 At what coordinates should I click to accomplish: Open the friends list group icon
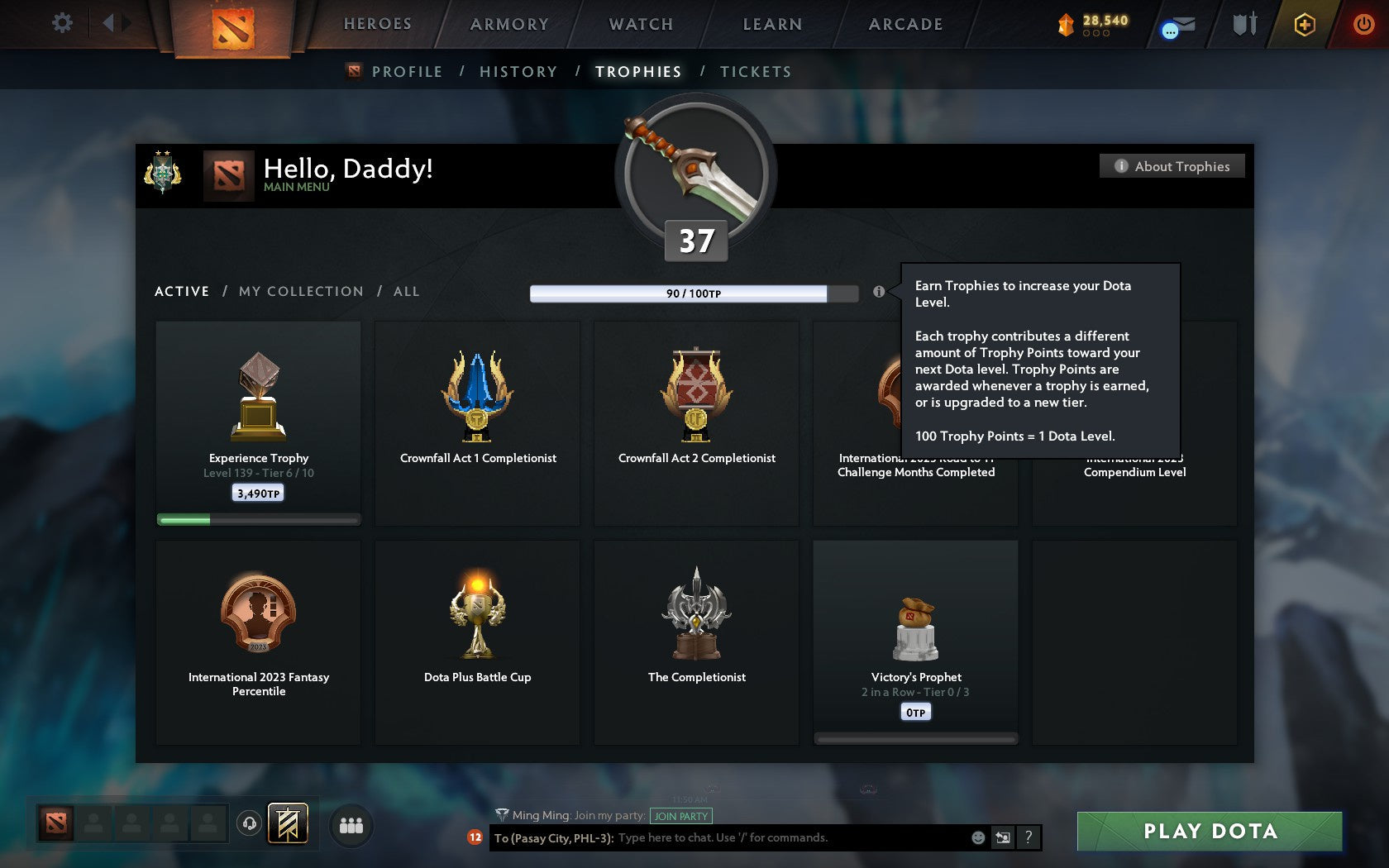pyautogui.click(x=350, y=823)
